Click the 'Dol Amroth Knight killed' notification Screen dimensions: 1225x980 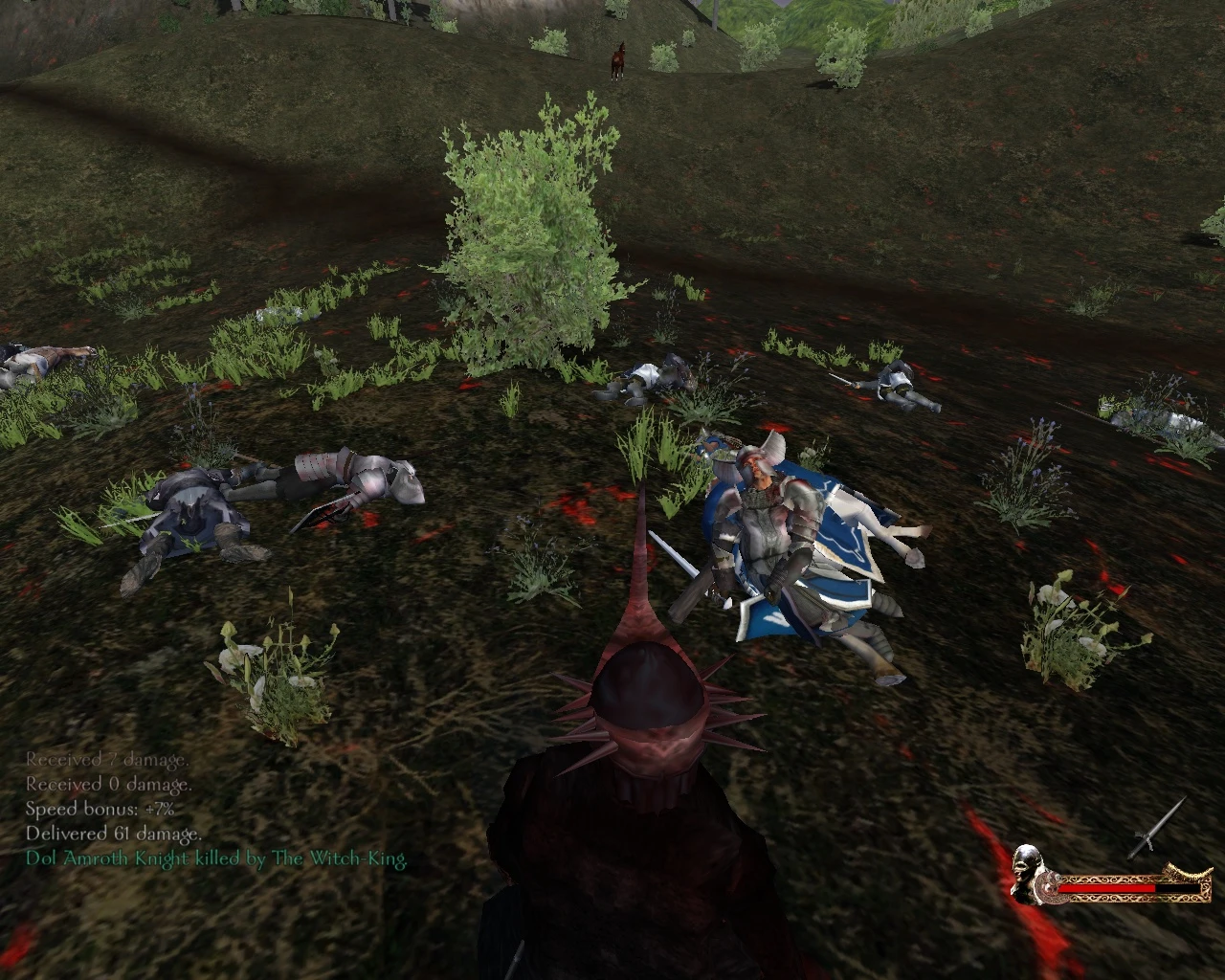pyautogui.click(x=215, y=858)
